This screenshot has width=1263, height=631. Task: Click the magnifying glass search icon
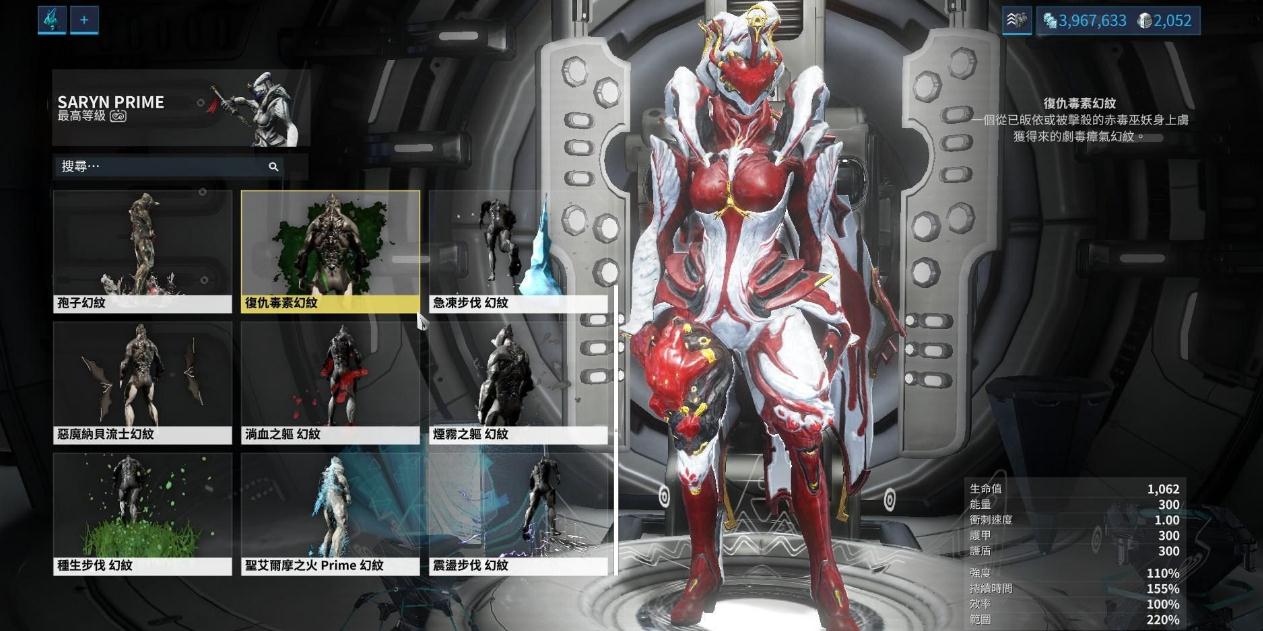coord(273,167)
